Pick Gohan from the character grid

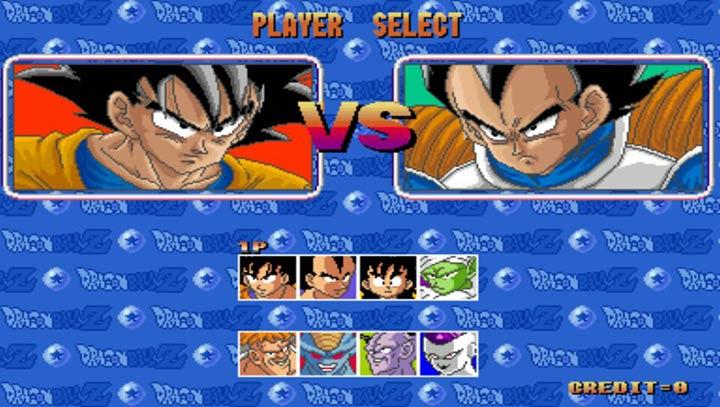tap(388, 277)
